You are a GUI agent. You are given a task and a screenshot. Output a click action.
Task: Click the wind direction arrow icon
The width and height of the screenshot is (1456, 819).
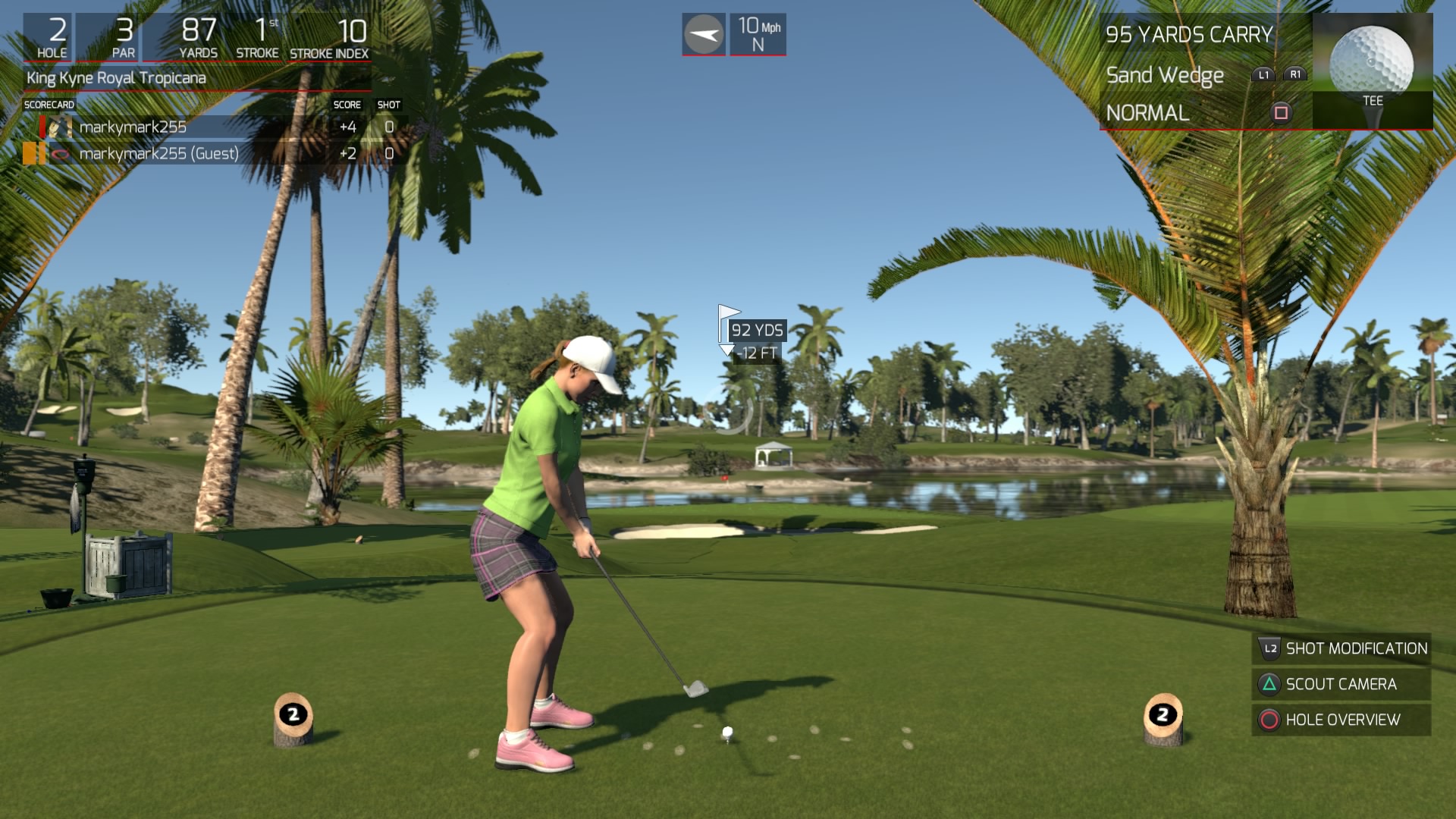pyautogui.click(x=703, y=33)
